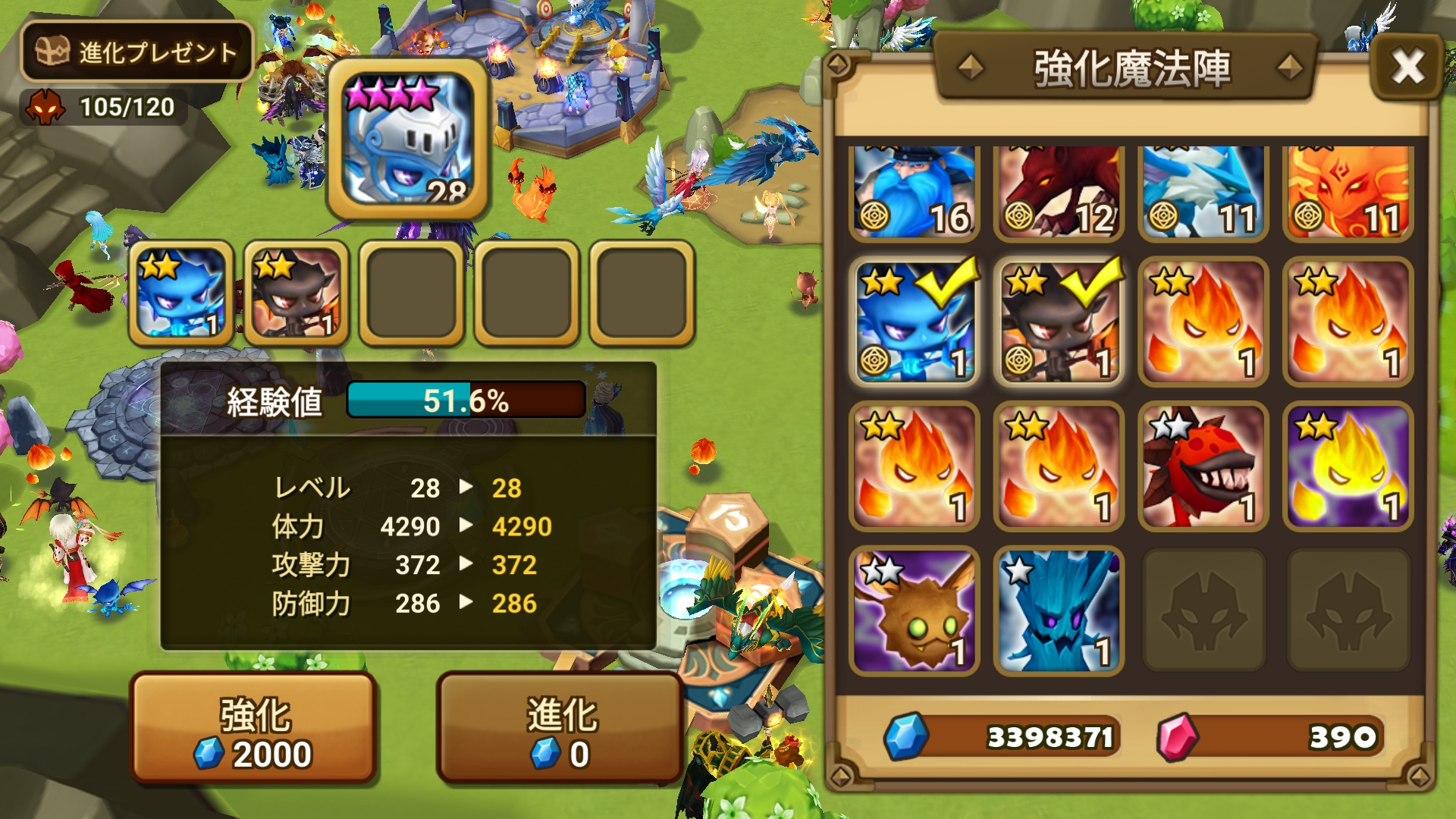
Task: Choose the red wolf level 12 monster
Action: pos(1058,193)
